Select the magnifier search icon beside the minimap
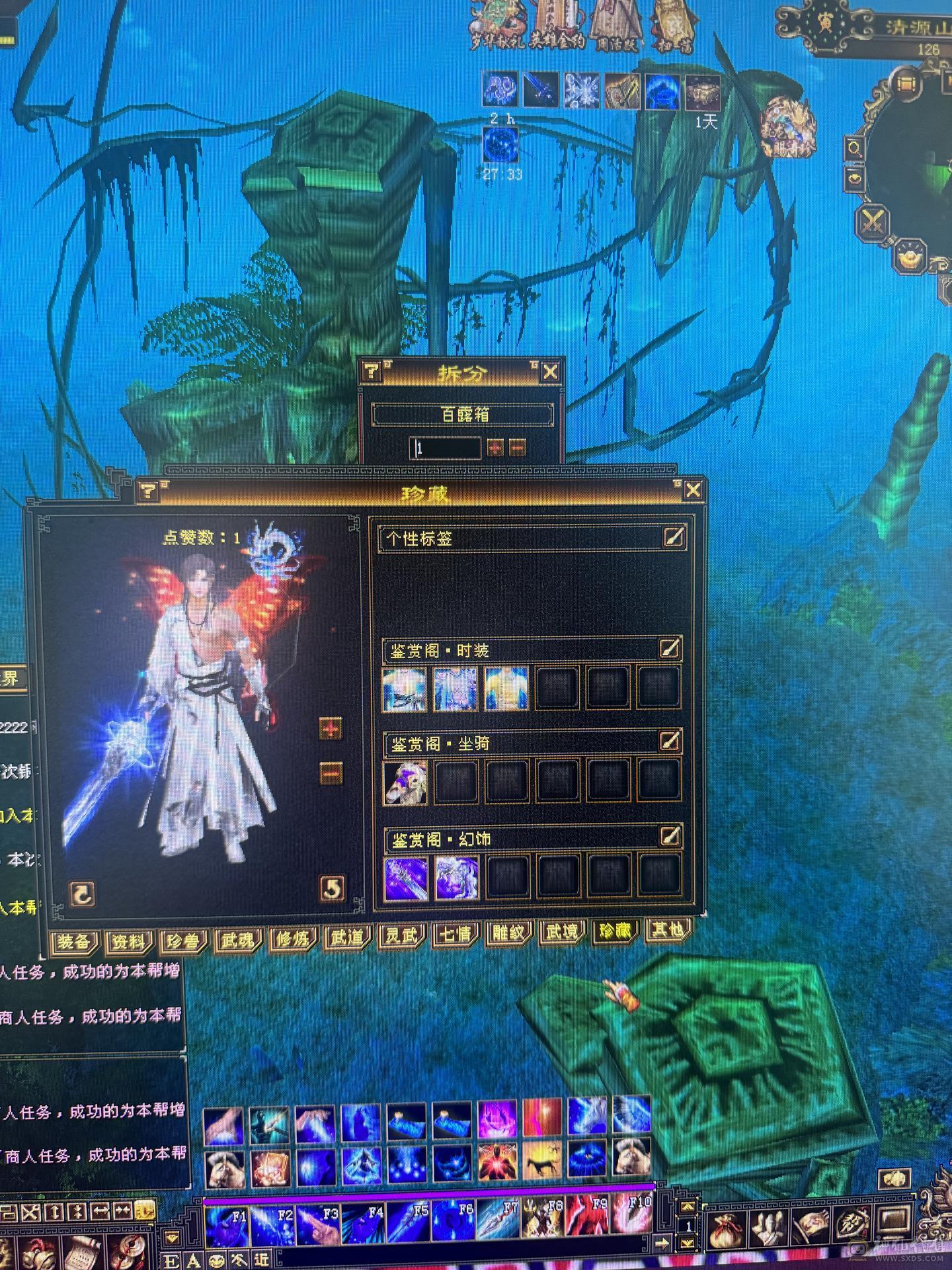The image size is (952, 1270). click(853, 148)
